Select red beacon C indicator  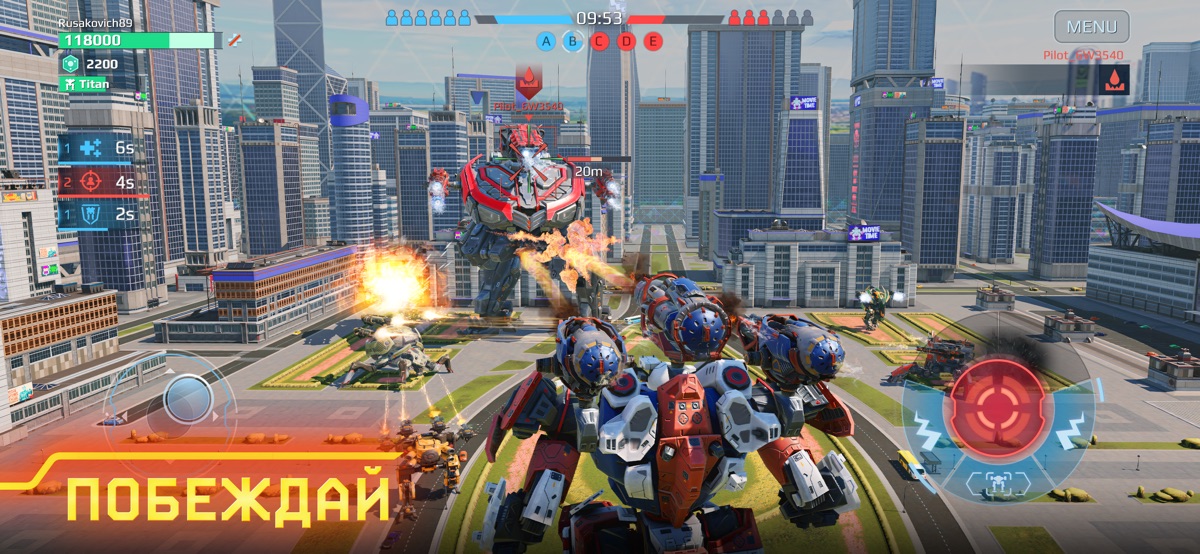[599, 41]
